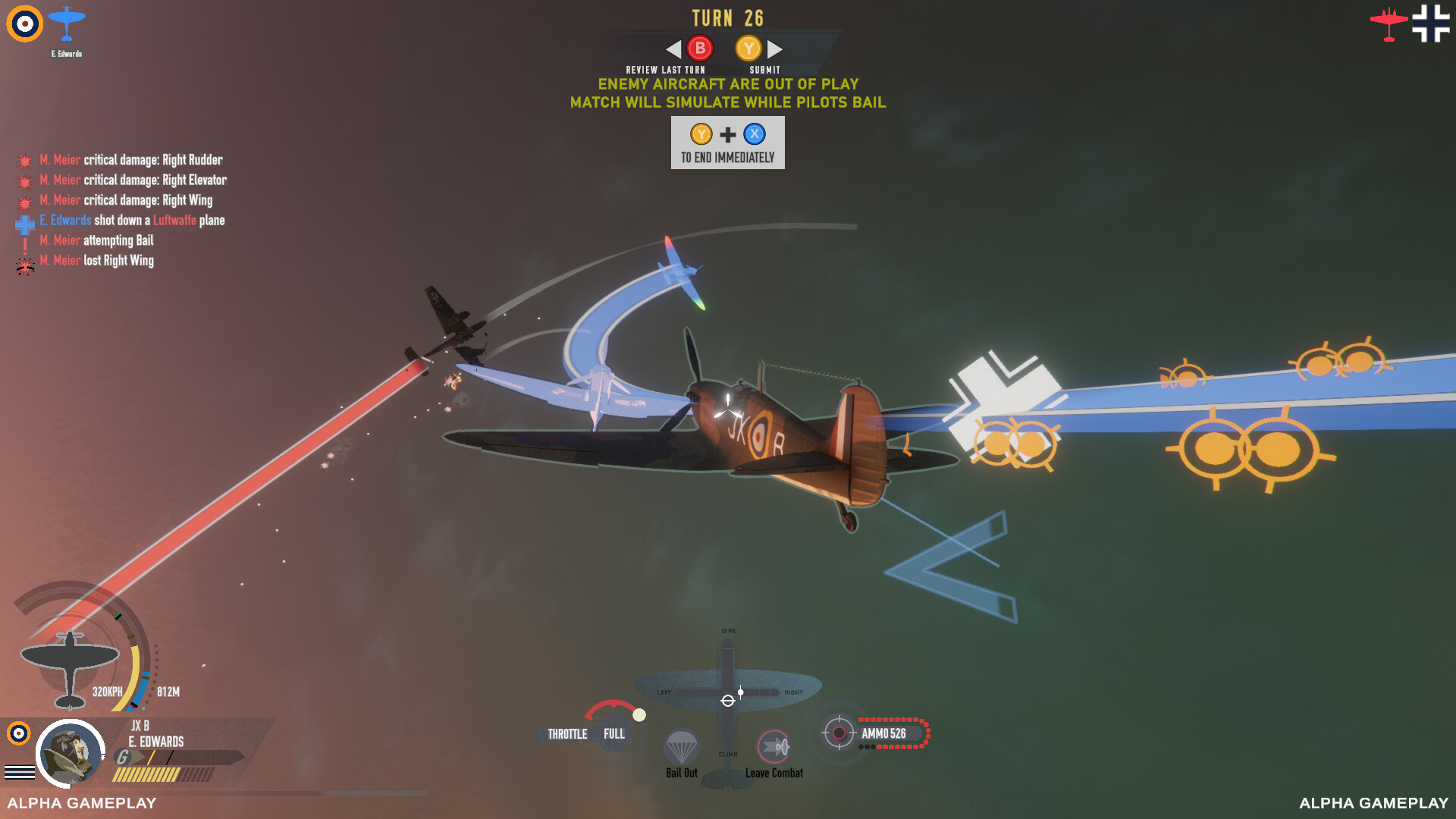Click the Bail Out parachute icon
The image size is (1456, 819).
click(x=681, y=748)
